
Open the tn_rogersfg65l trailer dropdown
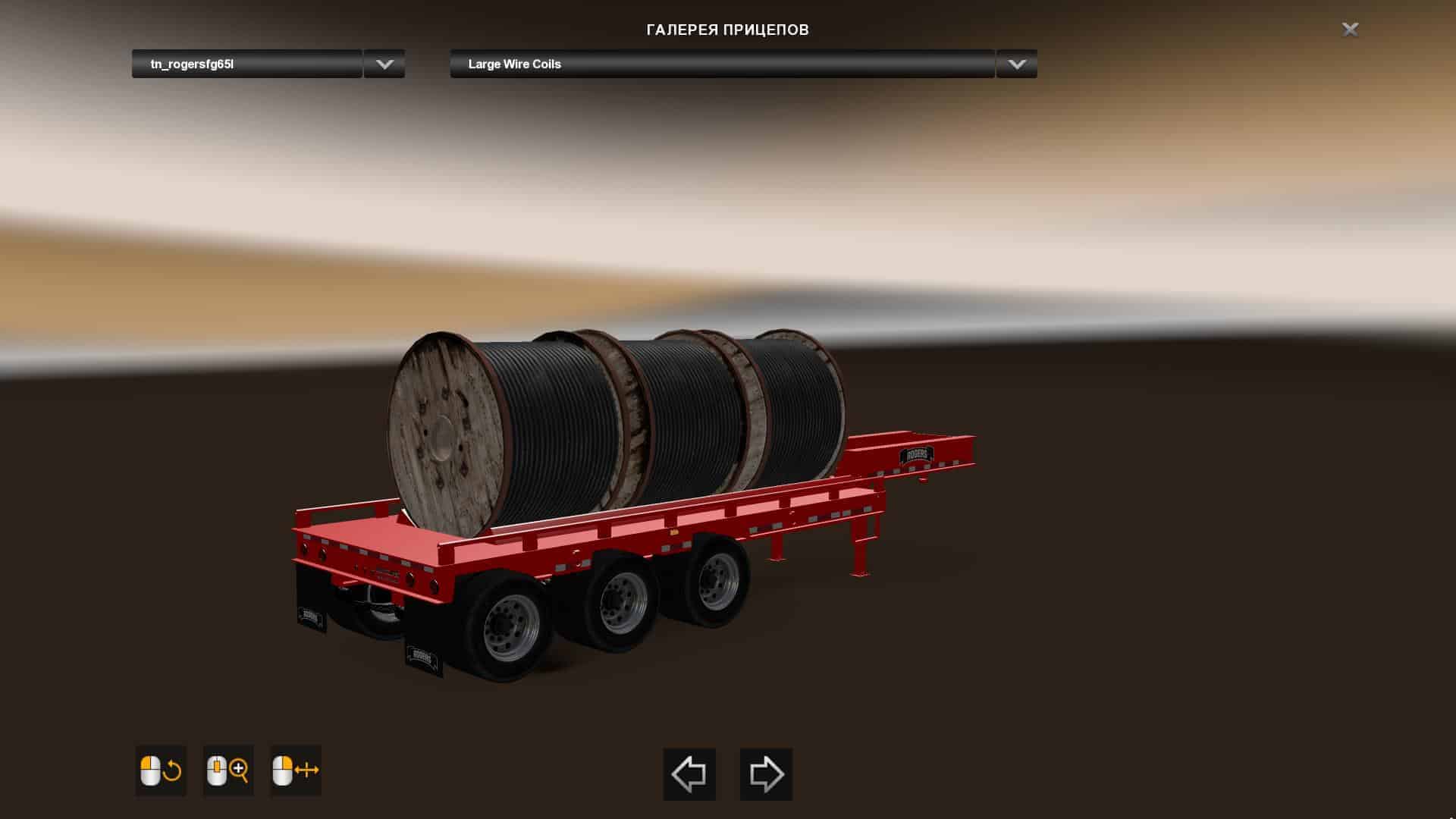click(384, 64)
